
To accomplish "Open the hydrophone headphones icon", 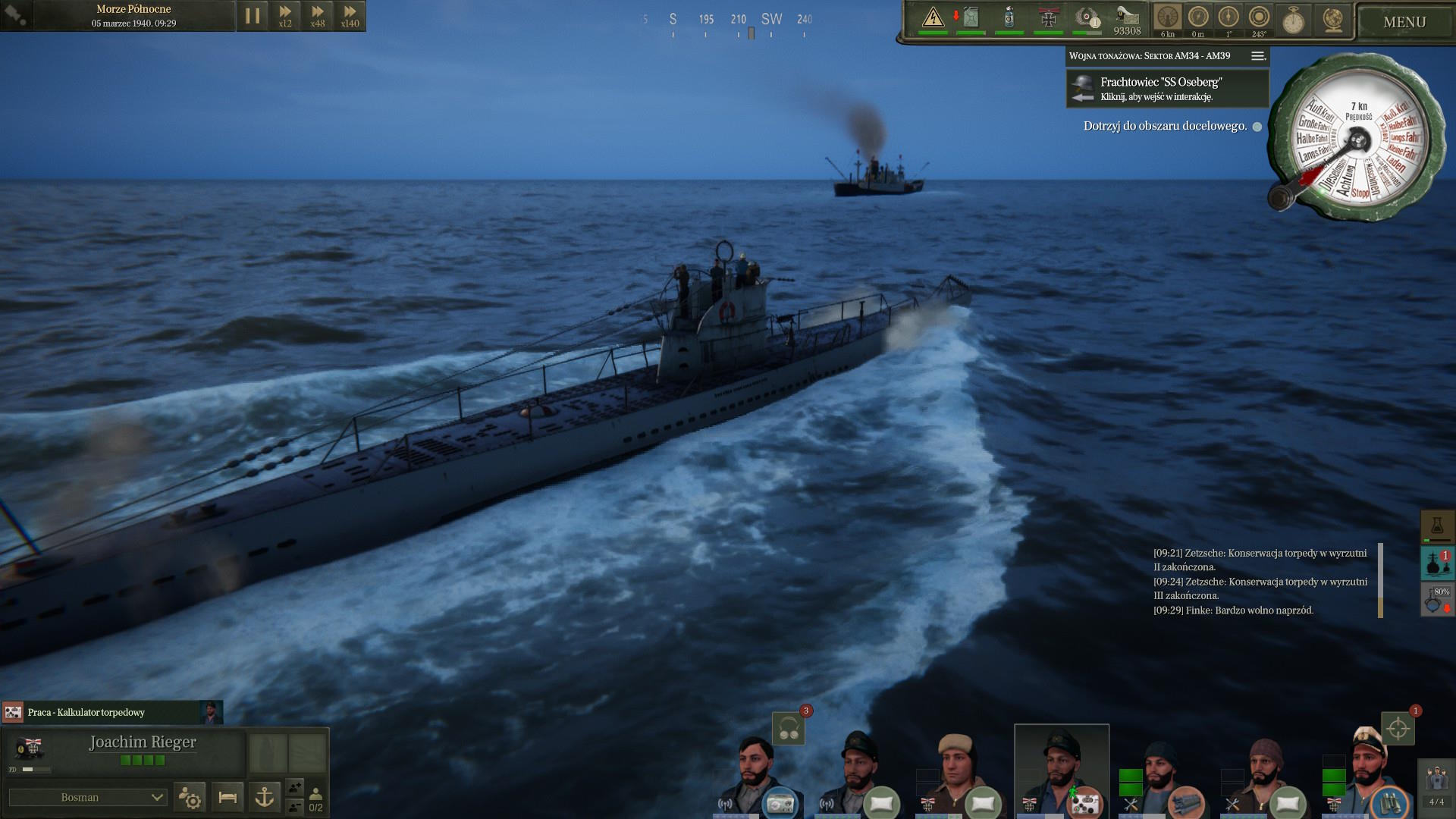I will pyautogui.click(x=789, y=729).
